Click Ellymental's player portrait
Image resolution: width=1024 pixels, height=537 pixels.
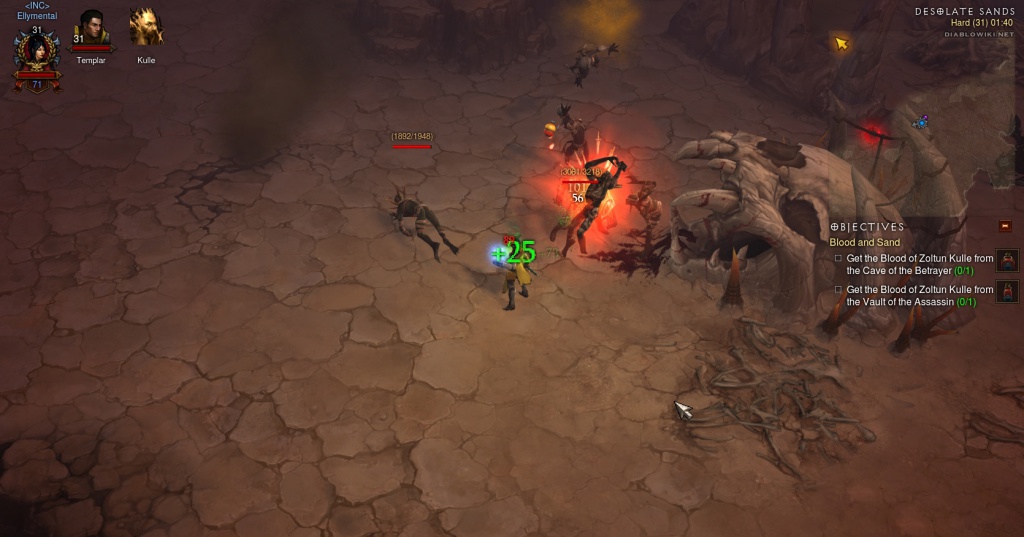pyautogui.click(x=36, y=54)
